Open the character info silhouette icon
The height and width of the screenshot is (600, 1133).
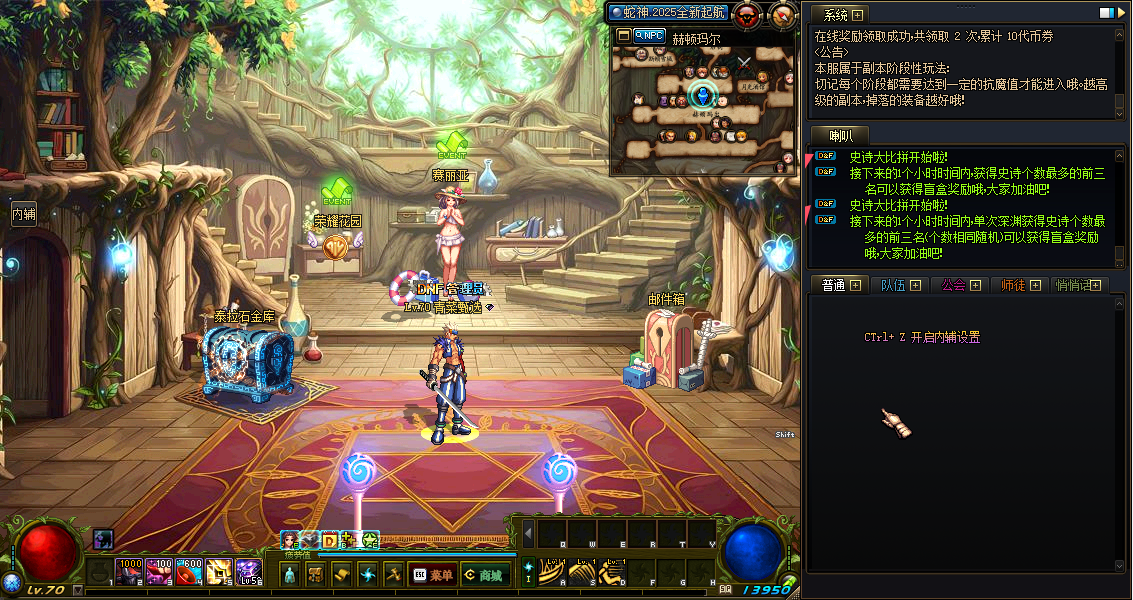290,575
